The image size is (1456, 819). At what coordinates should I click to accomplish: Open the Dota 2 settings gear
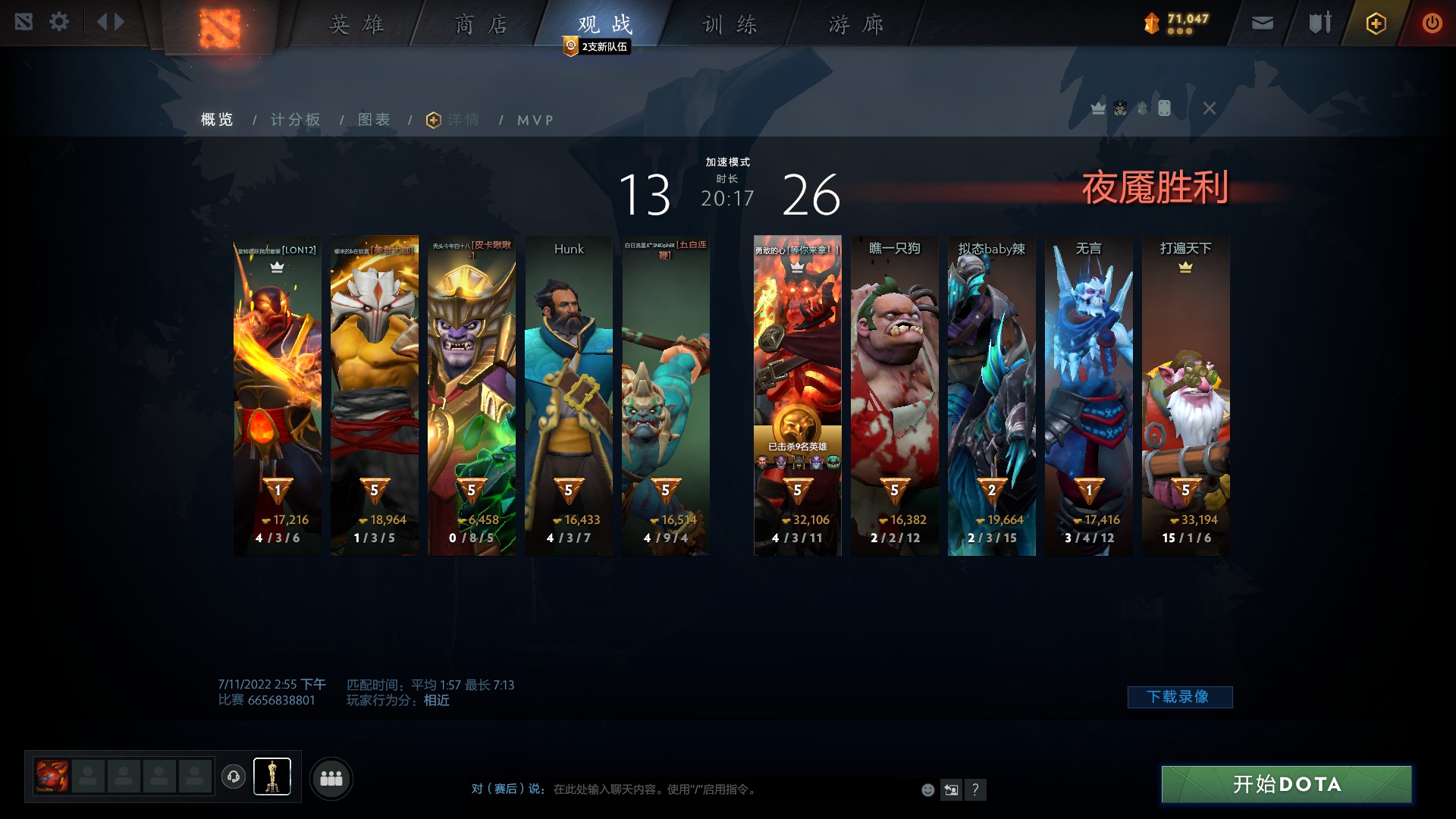coord(59,22)
